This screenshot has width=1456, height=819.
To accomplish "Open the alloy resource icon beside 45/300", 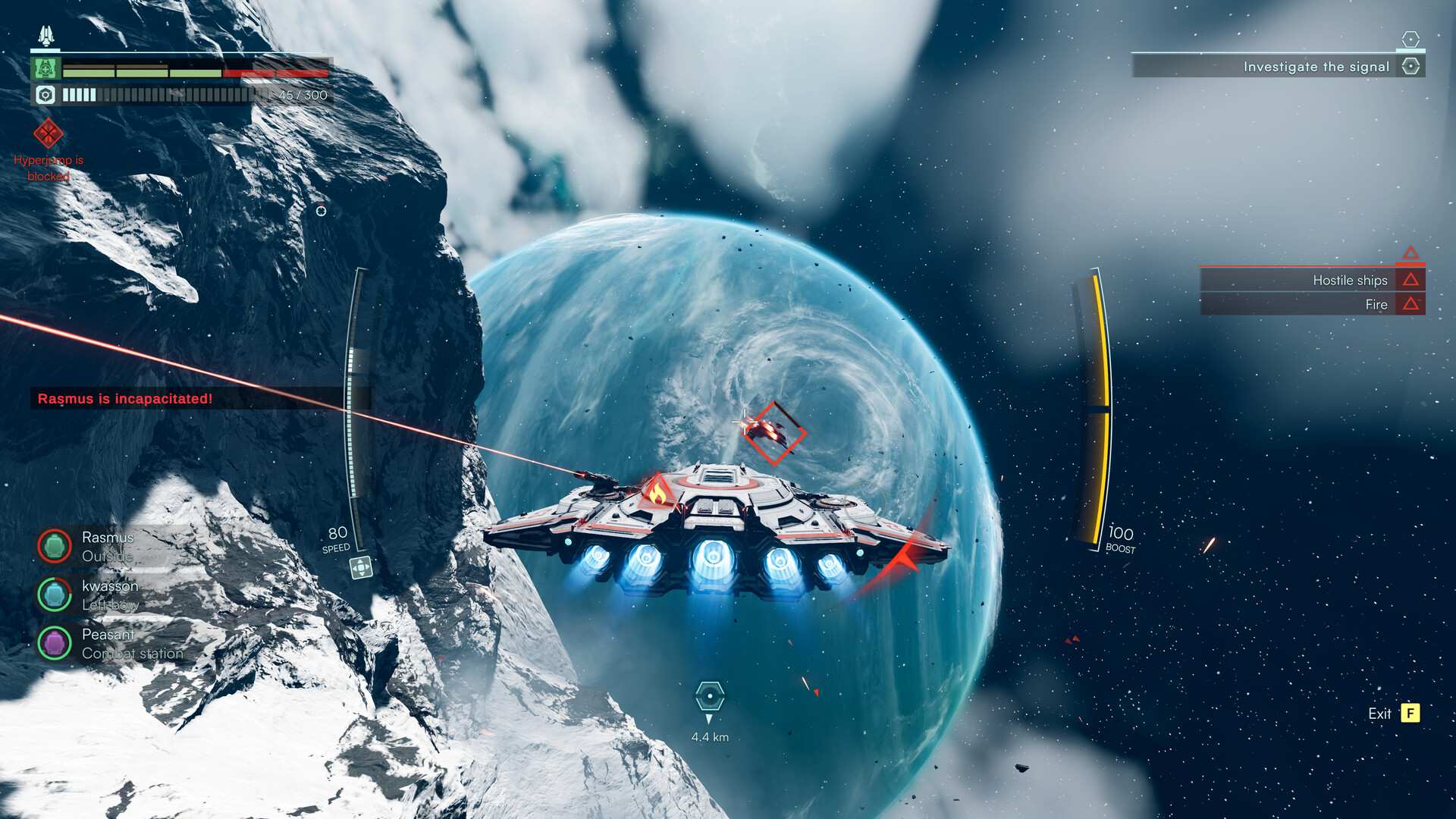I will 45,96.
